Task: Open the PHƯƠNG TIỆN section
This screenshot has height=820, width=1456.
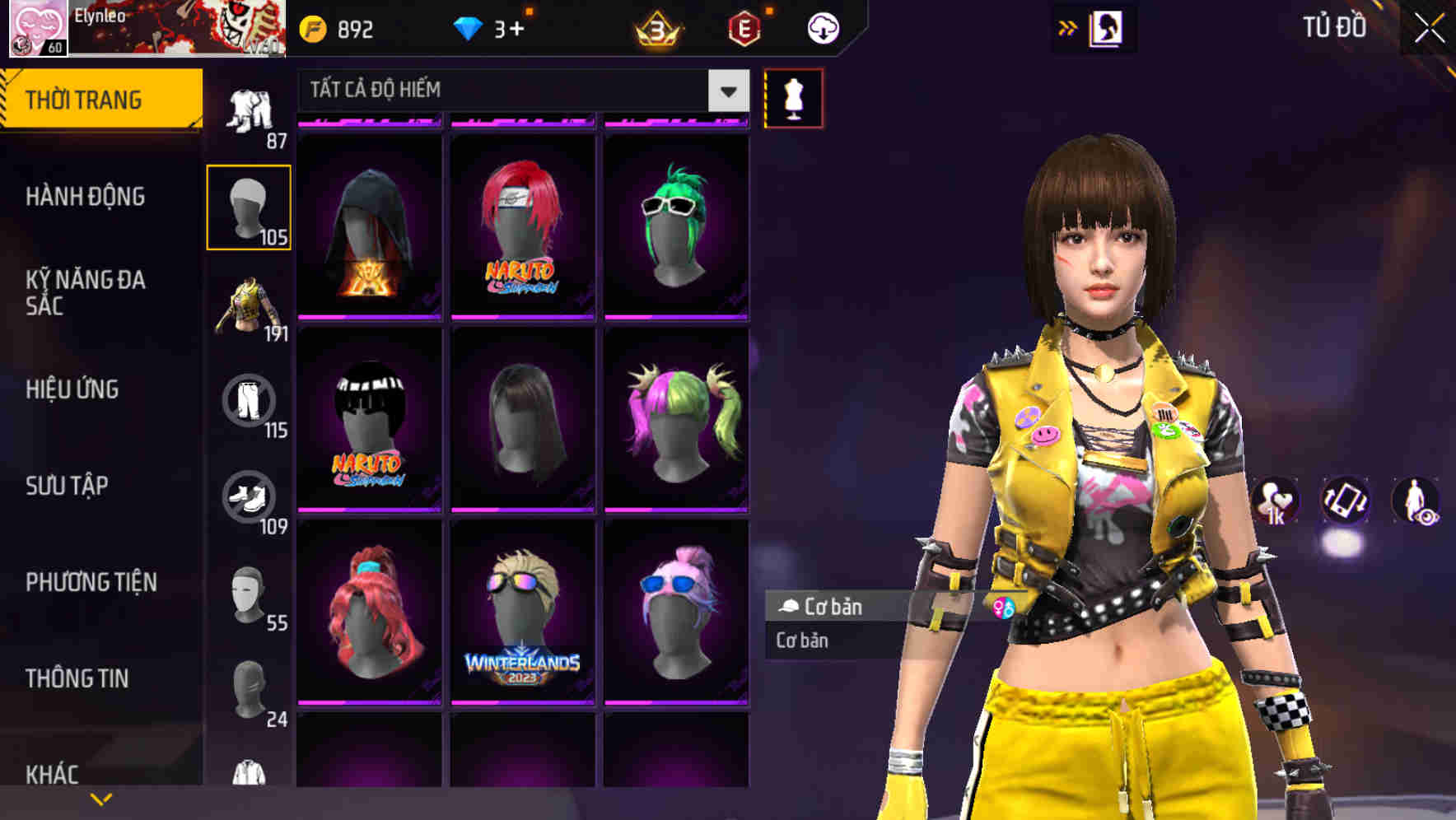Action: click(91, 581)
